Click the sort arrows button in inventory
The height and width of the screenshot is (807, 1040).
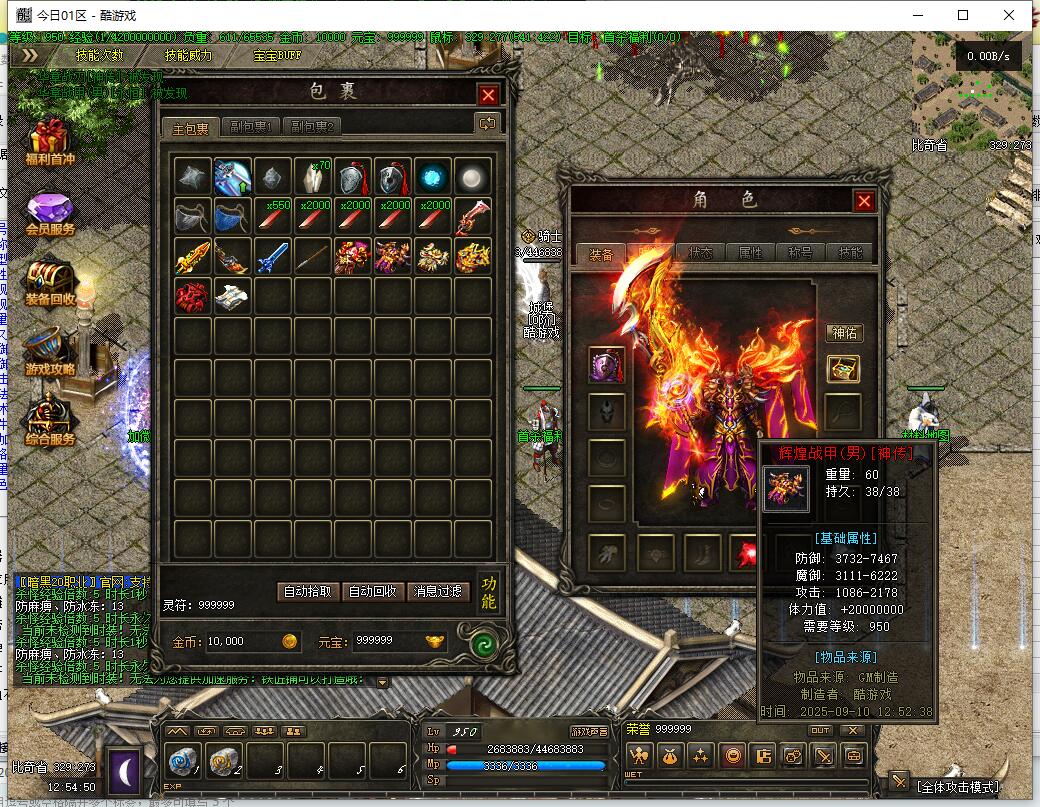click(x=487, y=123)
